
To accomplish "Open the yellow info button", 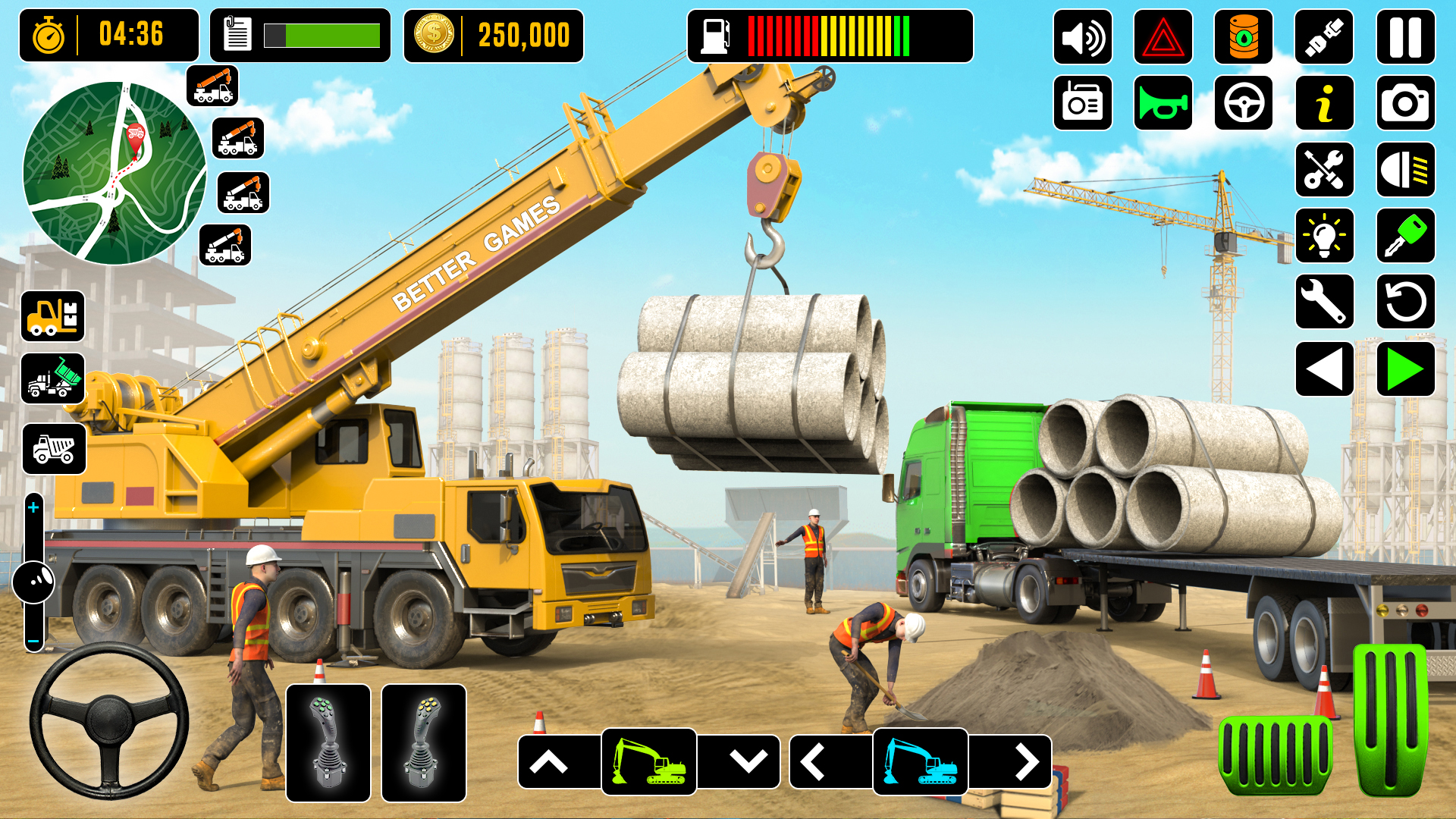I will (x=1324, y=103).
